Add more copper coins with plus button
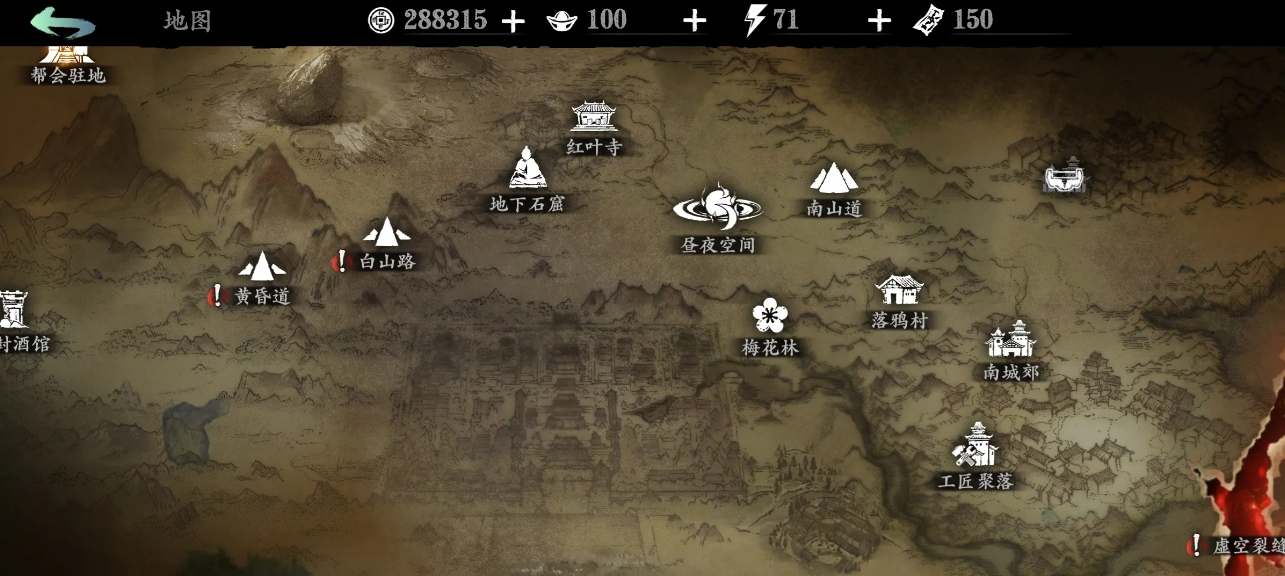 point(512,21)
